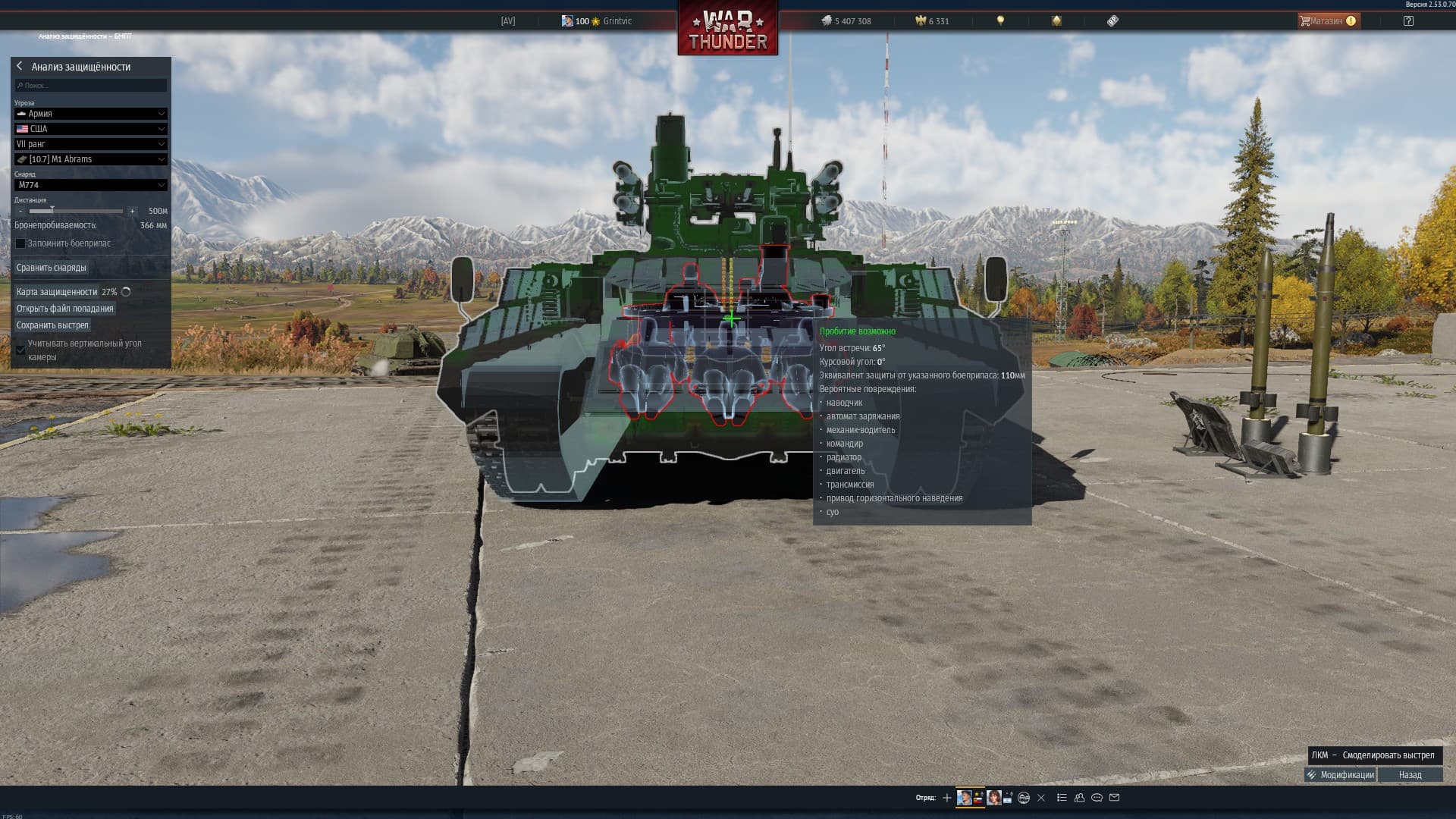Screen dimensions: 1456x819
Task: Open the M774 shell dropdown
Action: tap(90, 185)
